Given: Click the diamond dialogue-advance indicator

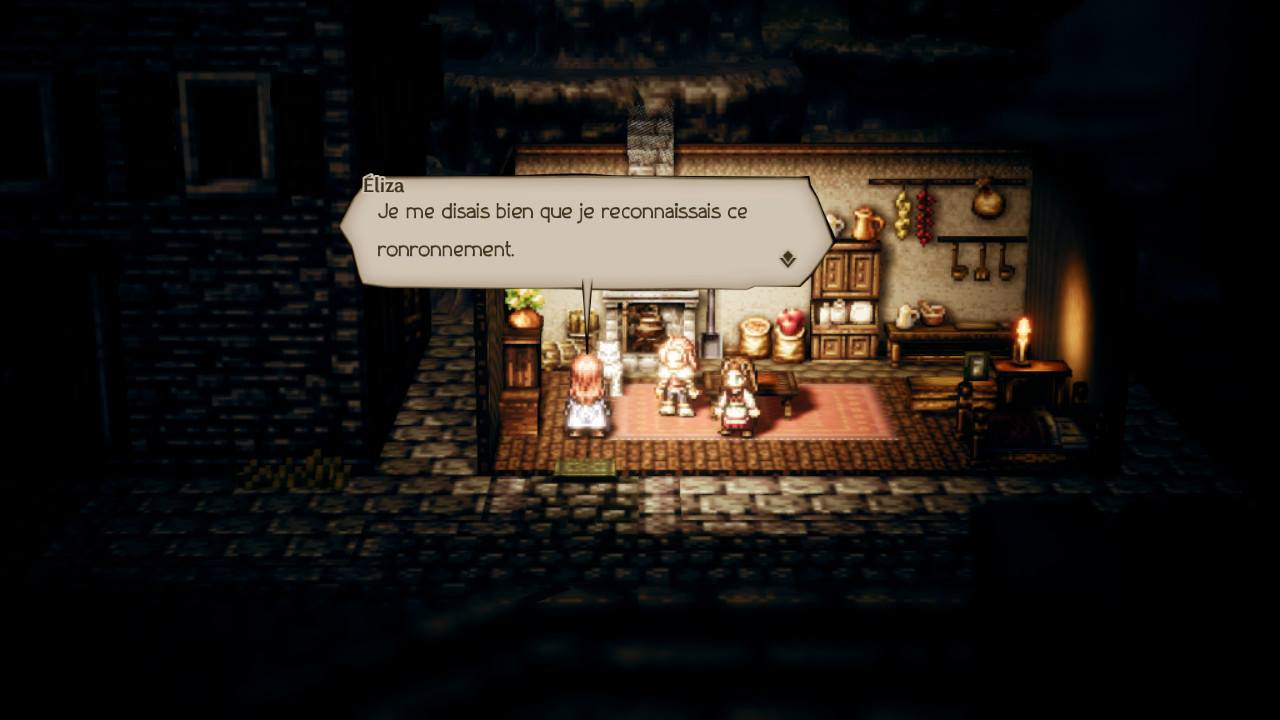Looking at the screenshot, I should click(789, 259).
